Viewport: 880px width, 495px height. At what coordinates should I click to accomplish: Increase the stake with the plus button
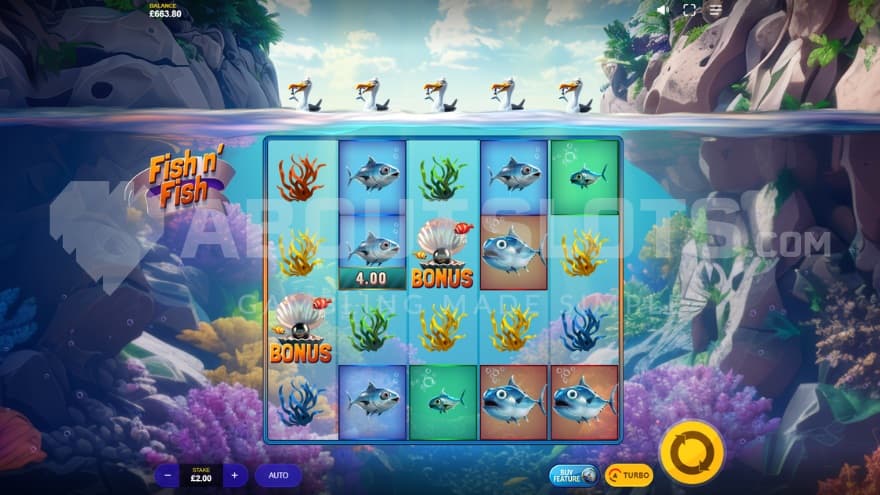234,475
